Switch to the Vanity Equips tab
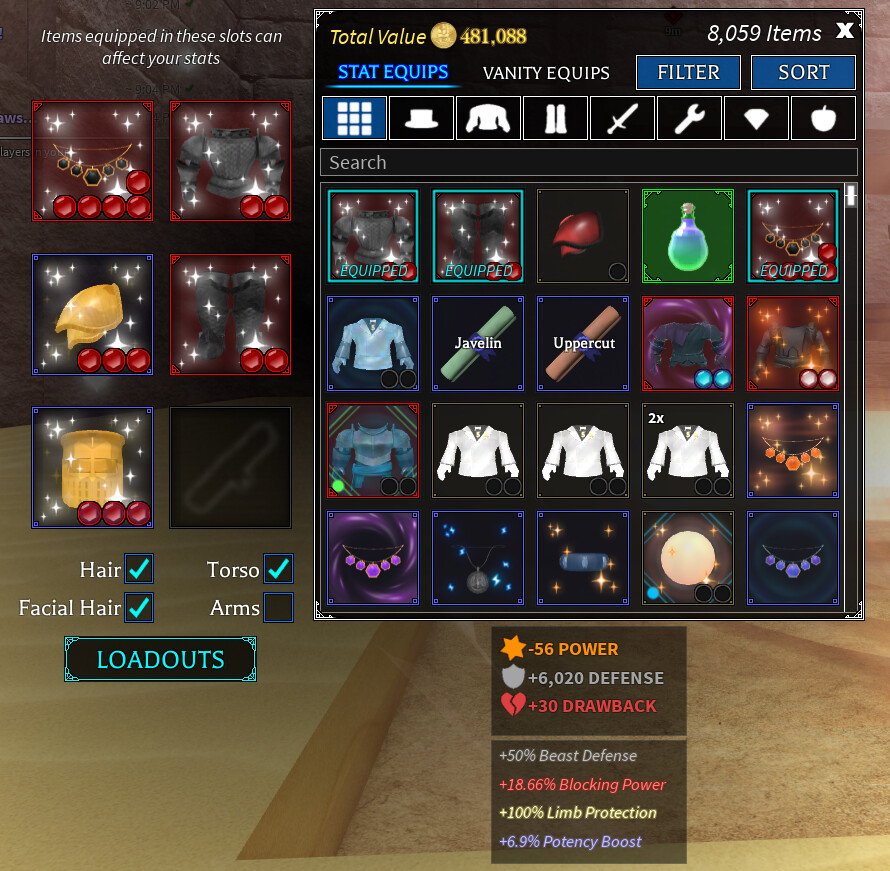Screen dimensions: 890x871 (546, 73)
